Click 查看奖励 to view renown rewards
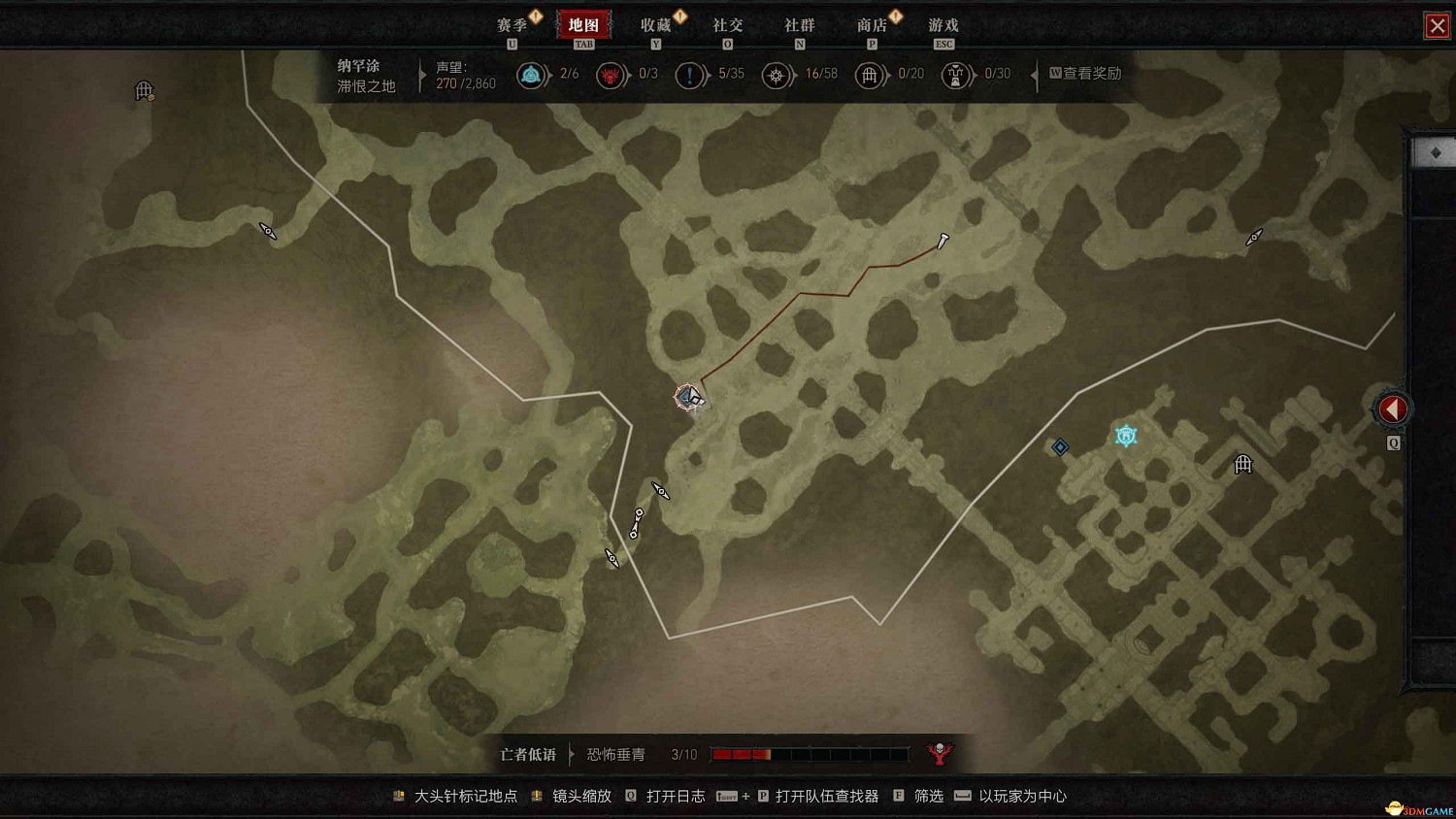 [x=1087, y=74]
